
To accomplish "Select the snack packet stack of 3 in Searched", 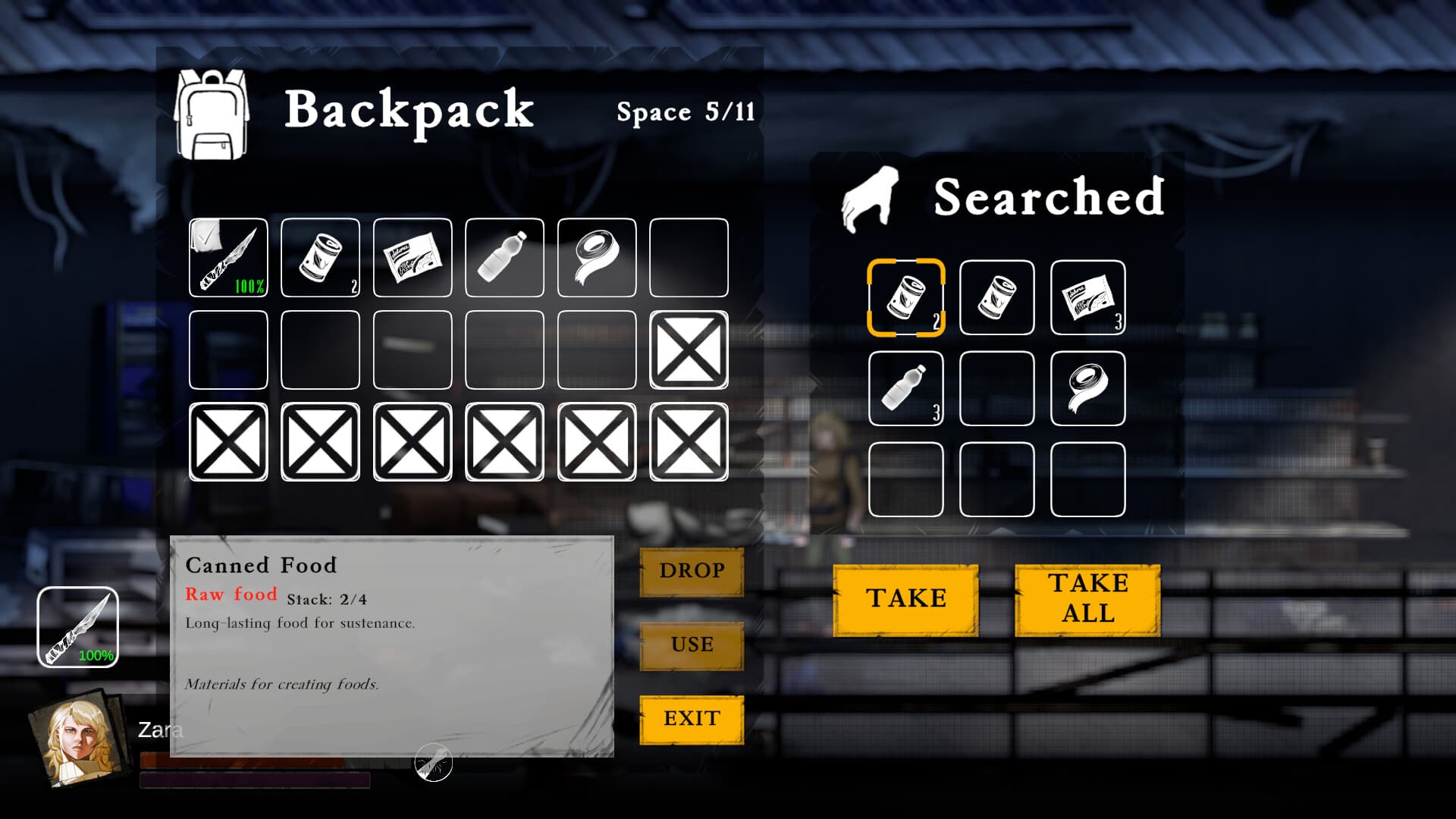I will (x=1088, y=297).
